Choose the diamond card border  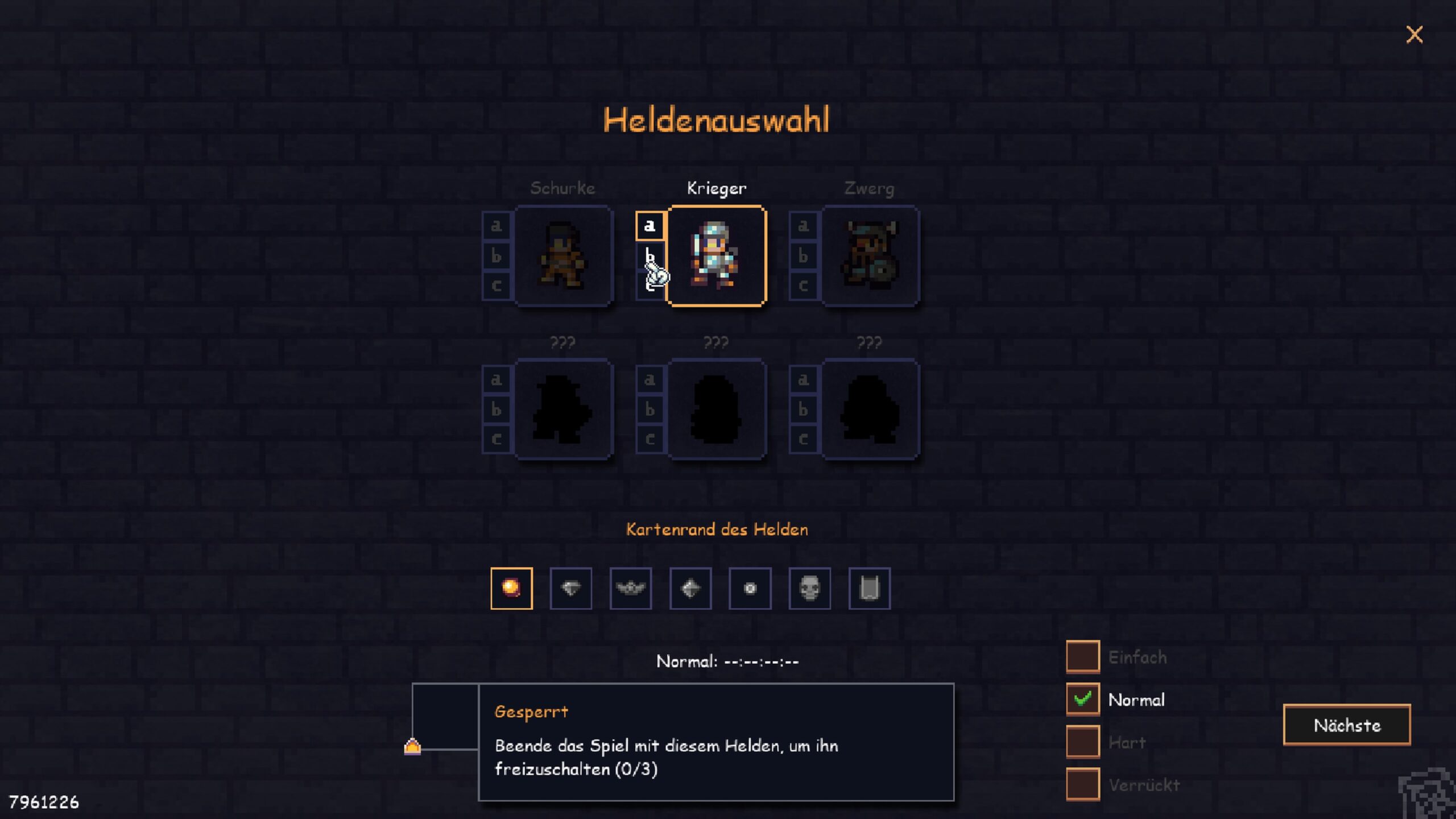point(571,588)
